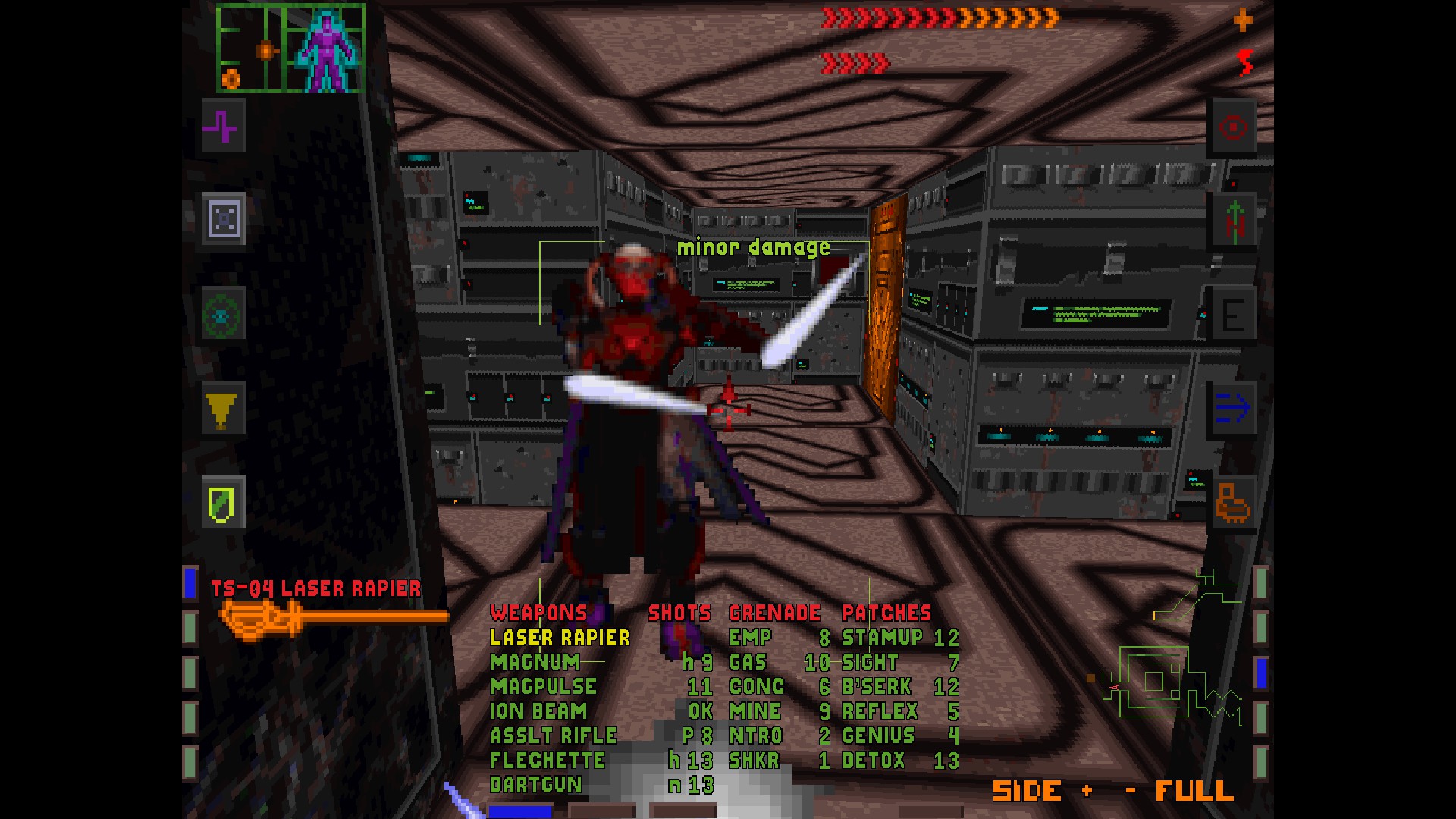Switch to the PATCHES inventory column

(x=888, y=613)
